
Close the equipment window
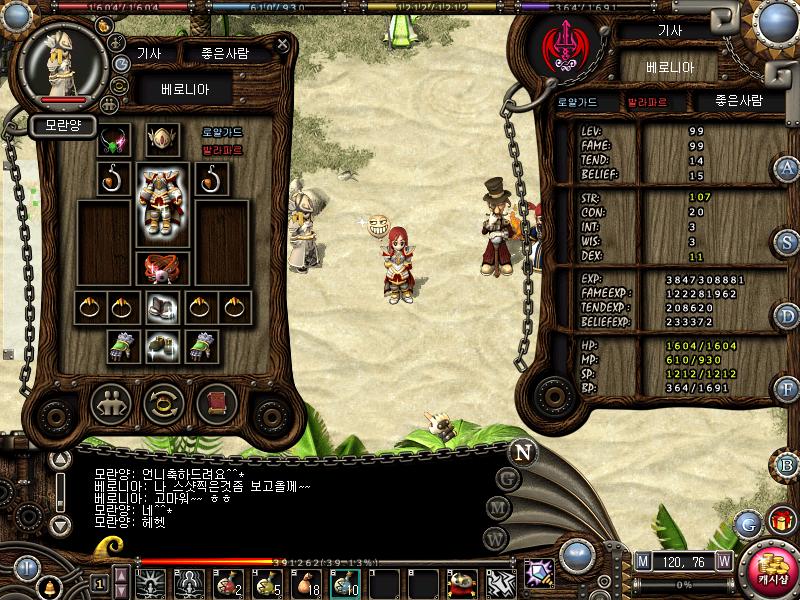[x=283, y=44]
